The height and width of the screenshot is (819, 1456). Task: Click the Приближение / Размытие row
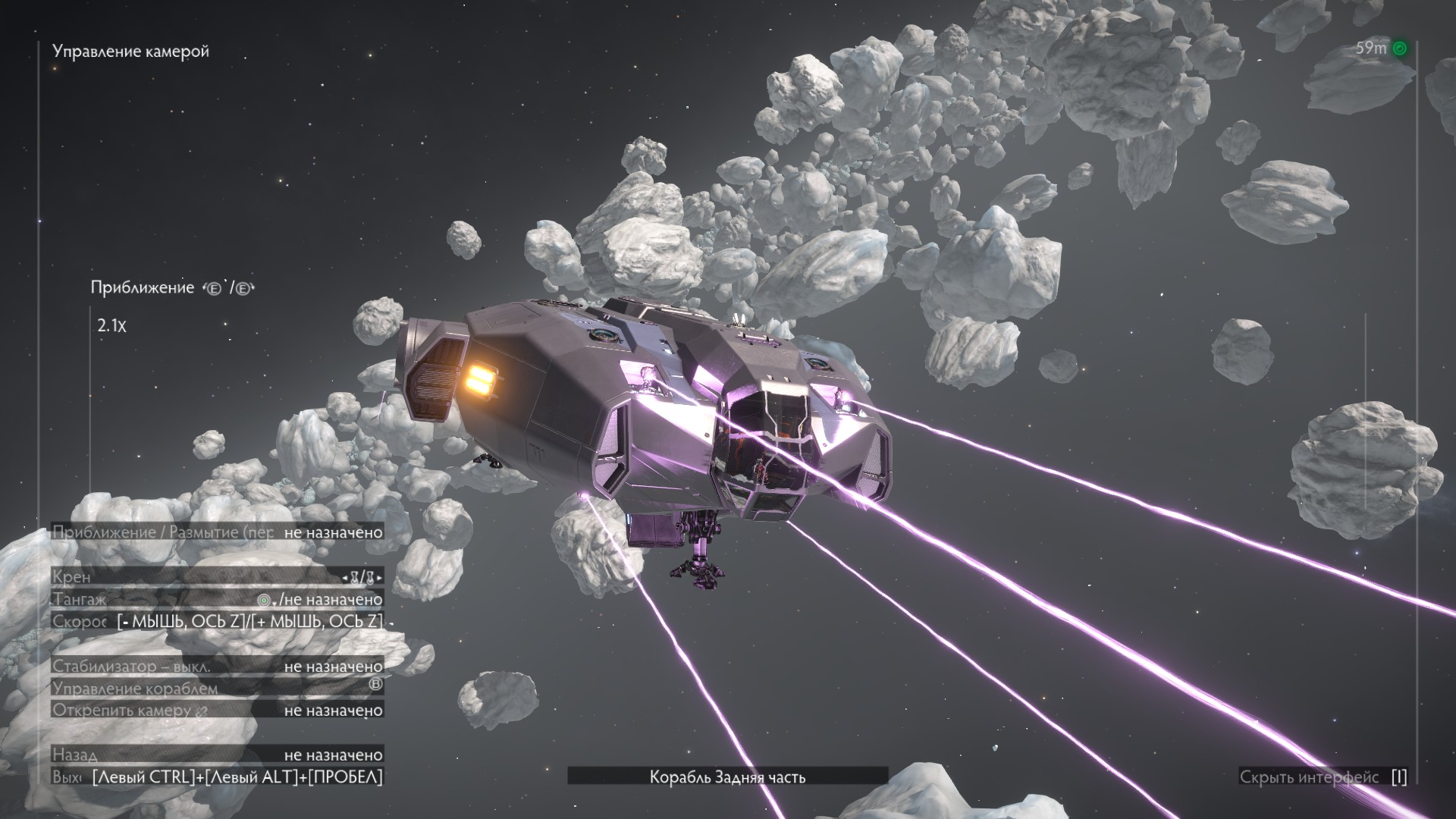click(218, 532)
